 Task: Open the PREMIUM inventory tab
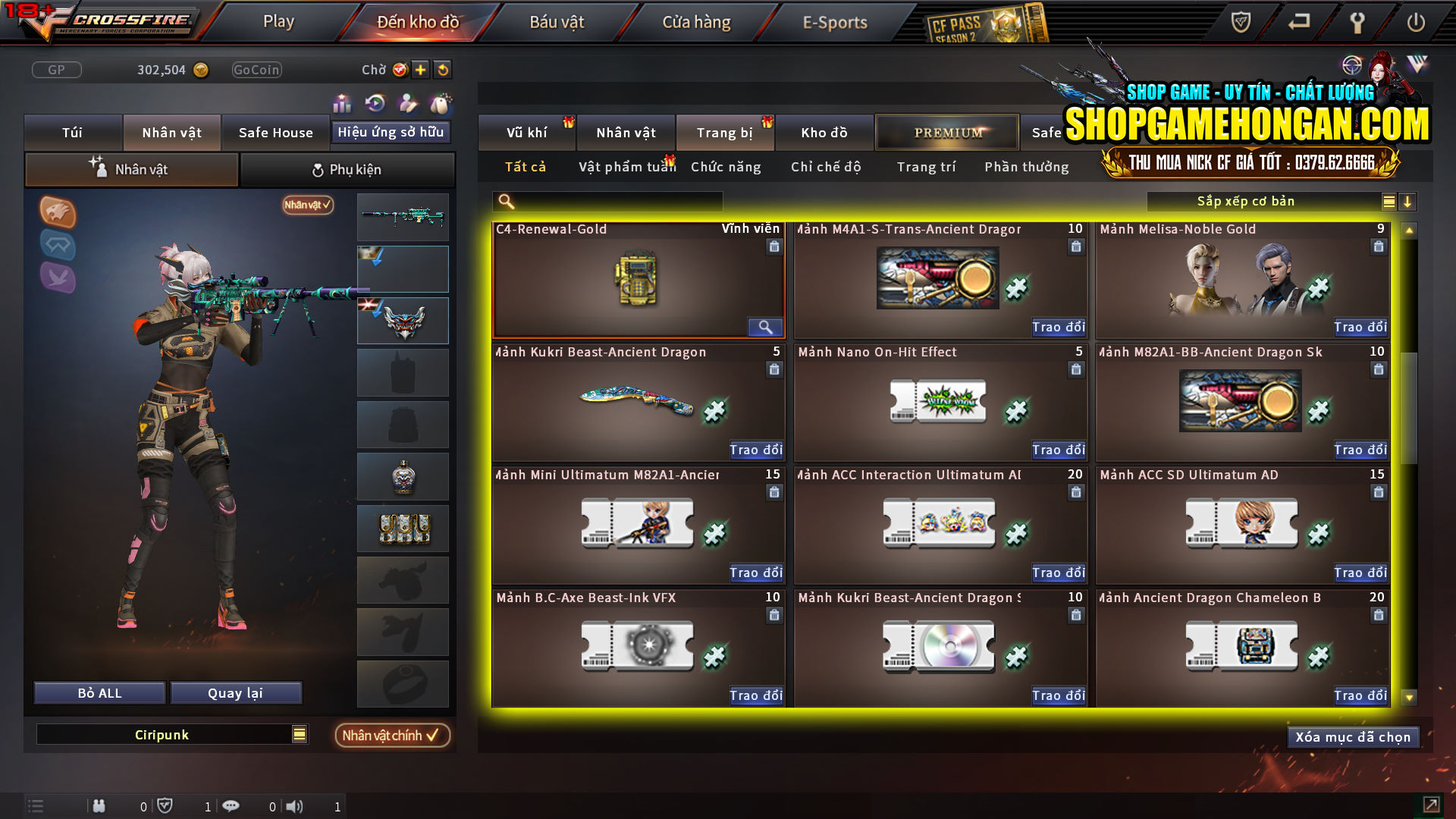[x=946, y=132]
